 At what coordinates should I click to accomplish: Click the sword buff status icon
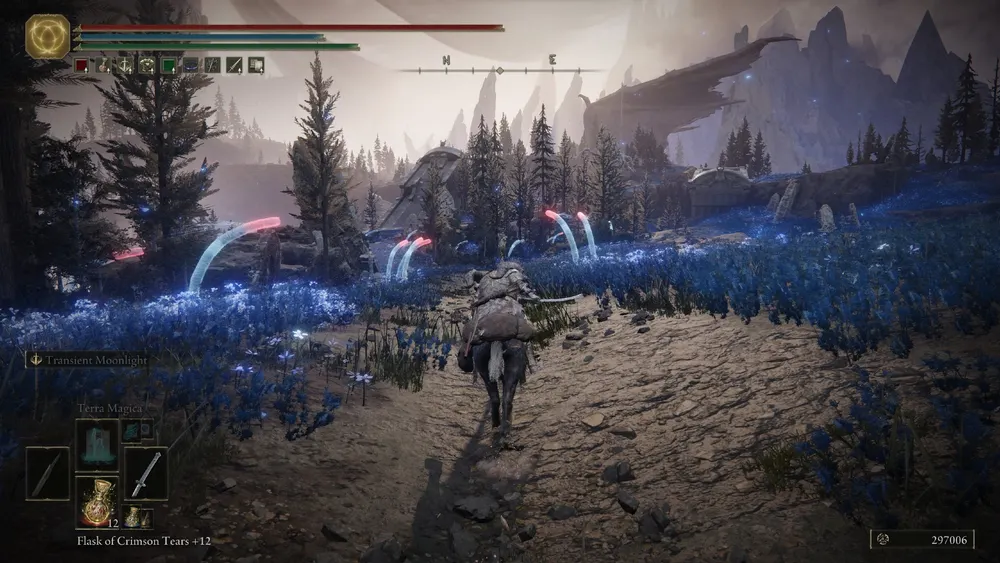click(234, 65)
